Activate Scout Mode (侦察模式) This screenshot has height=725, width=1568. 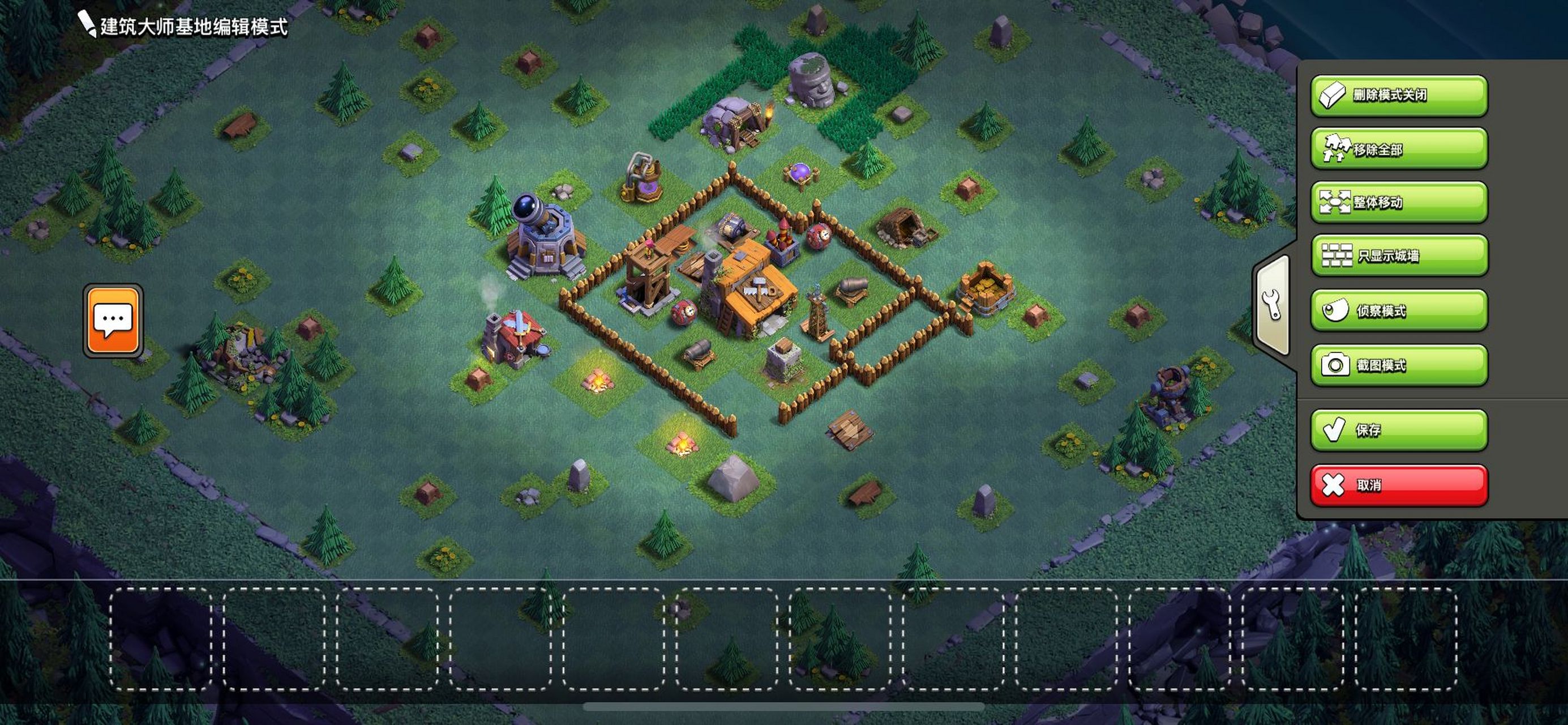1399,311
